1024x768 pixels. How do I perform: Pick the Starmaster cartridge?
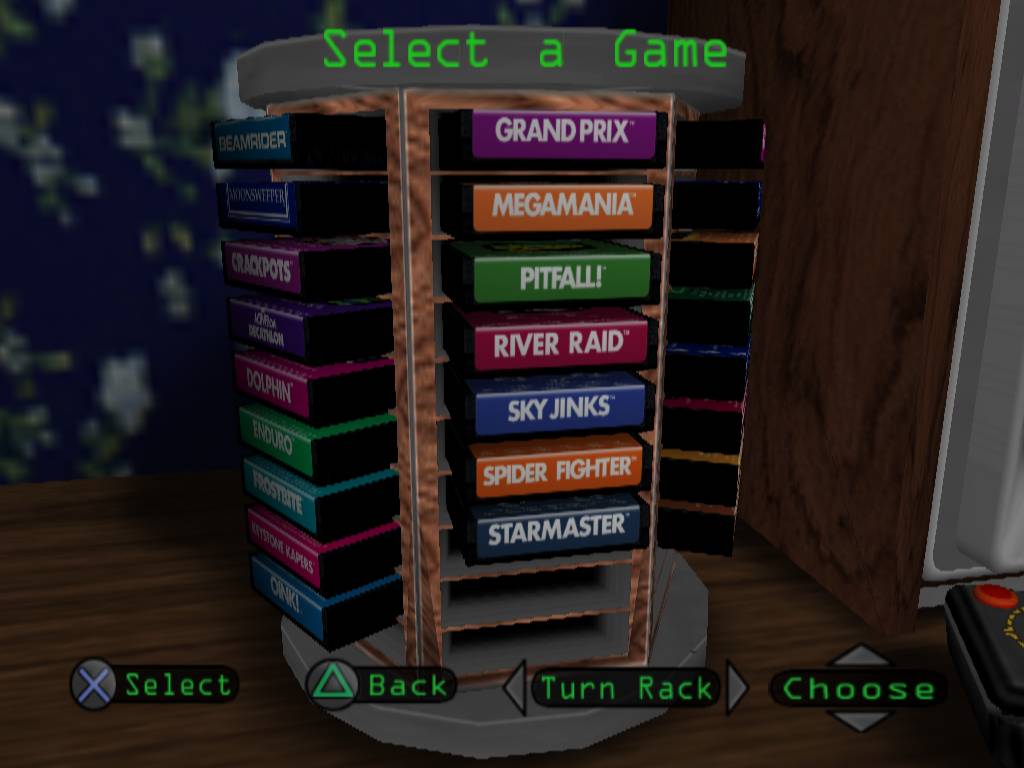point(556,528)
